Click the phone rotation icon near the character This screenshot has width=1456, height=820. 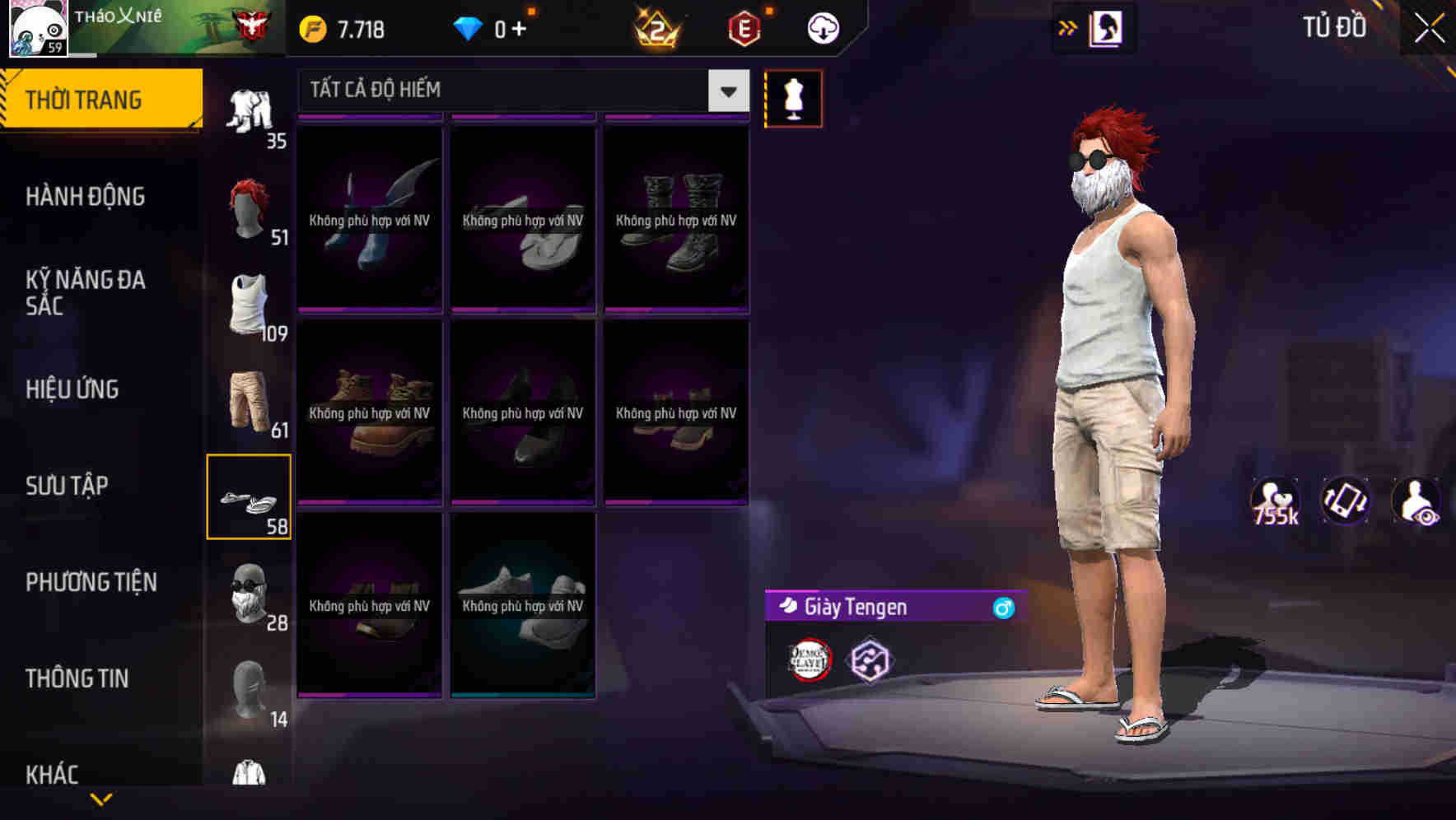(1346, 501)
